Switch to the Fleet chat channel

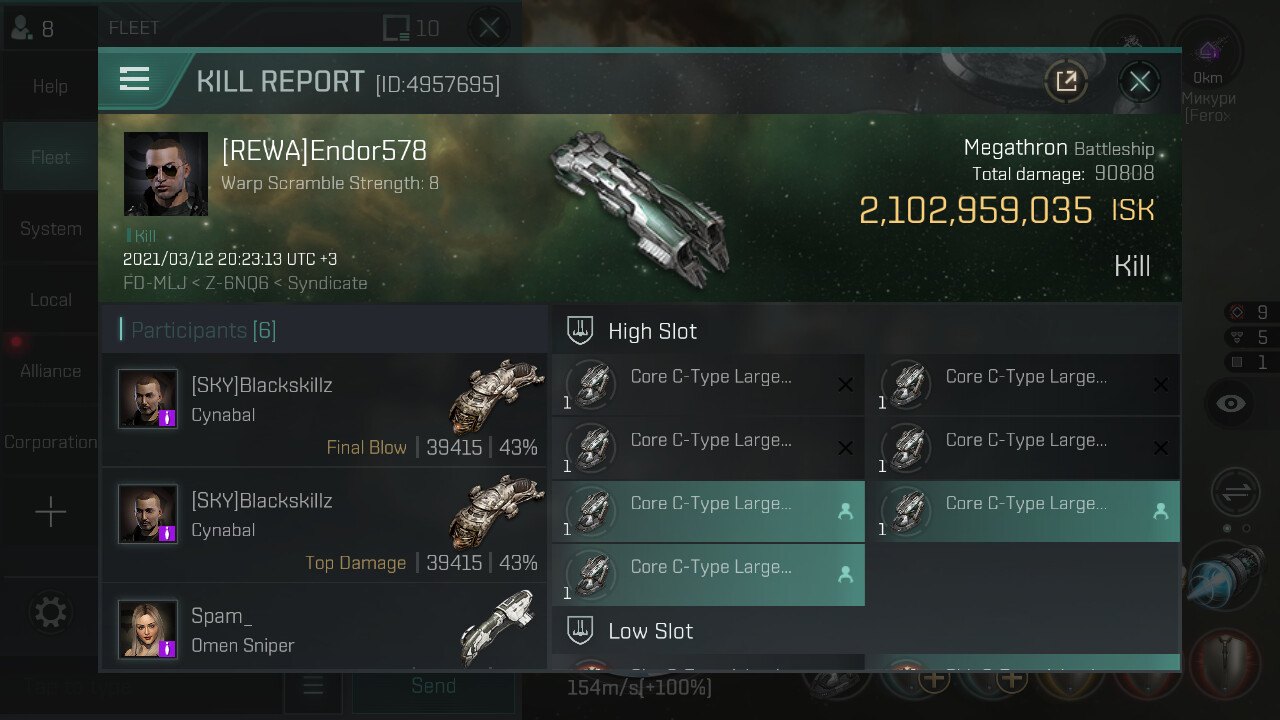tap(50, 157)
